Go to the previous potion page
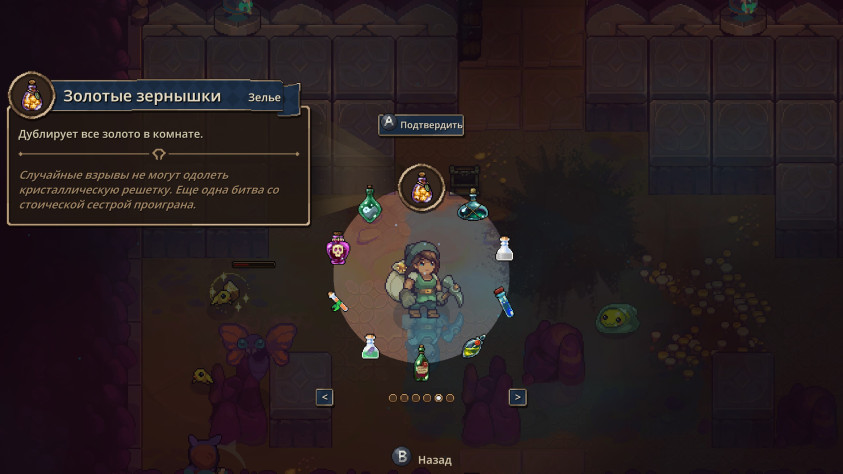Image resolution: width=843 pixels, height=474 pixels. point(324,397)
